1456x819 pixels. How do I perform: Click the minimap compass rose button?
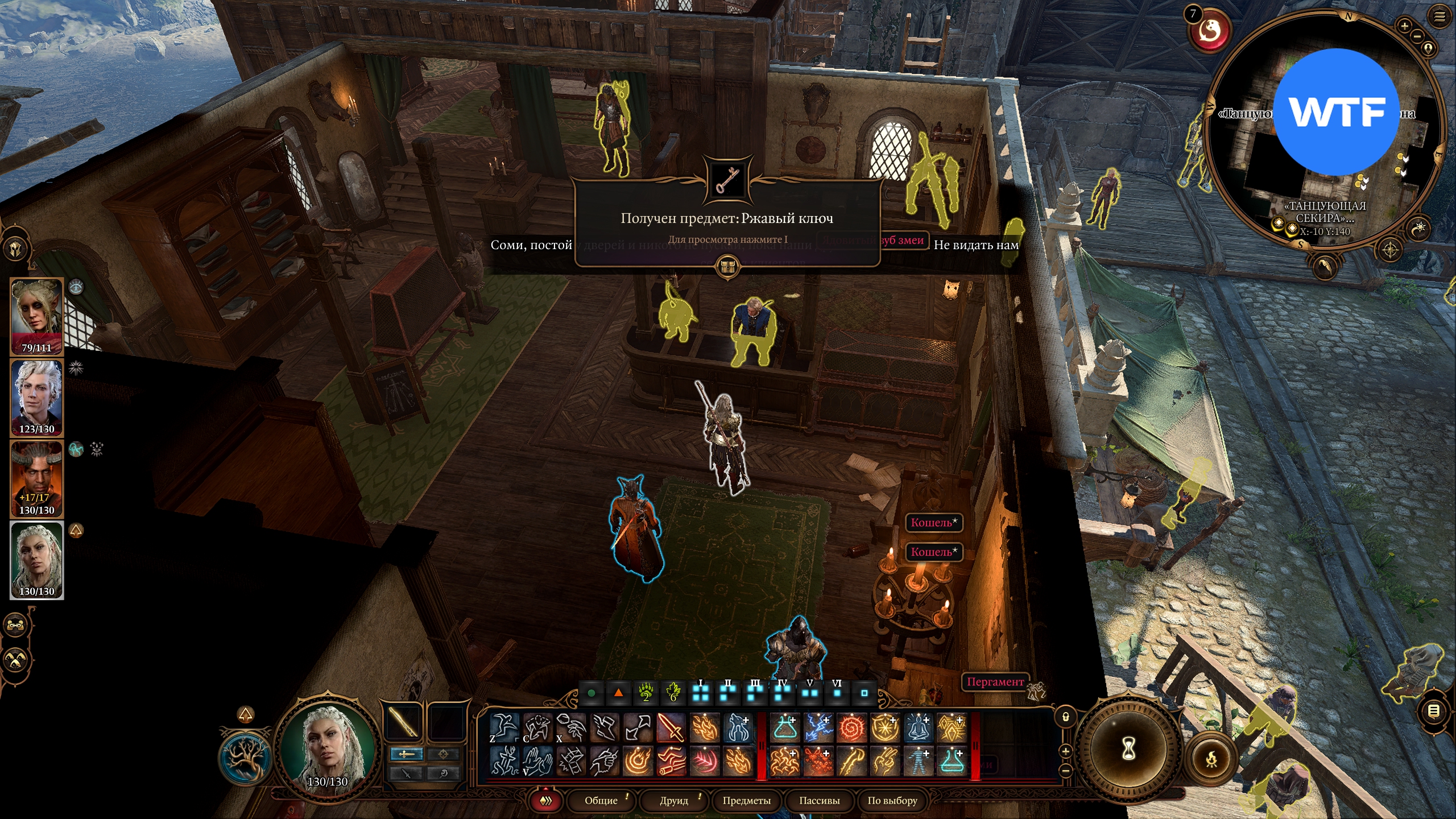click(x=1390, y=249)
